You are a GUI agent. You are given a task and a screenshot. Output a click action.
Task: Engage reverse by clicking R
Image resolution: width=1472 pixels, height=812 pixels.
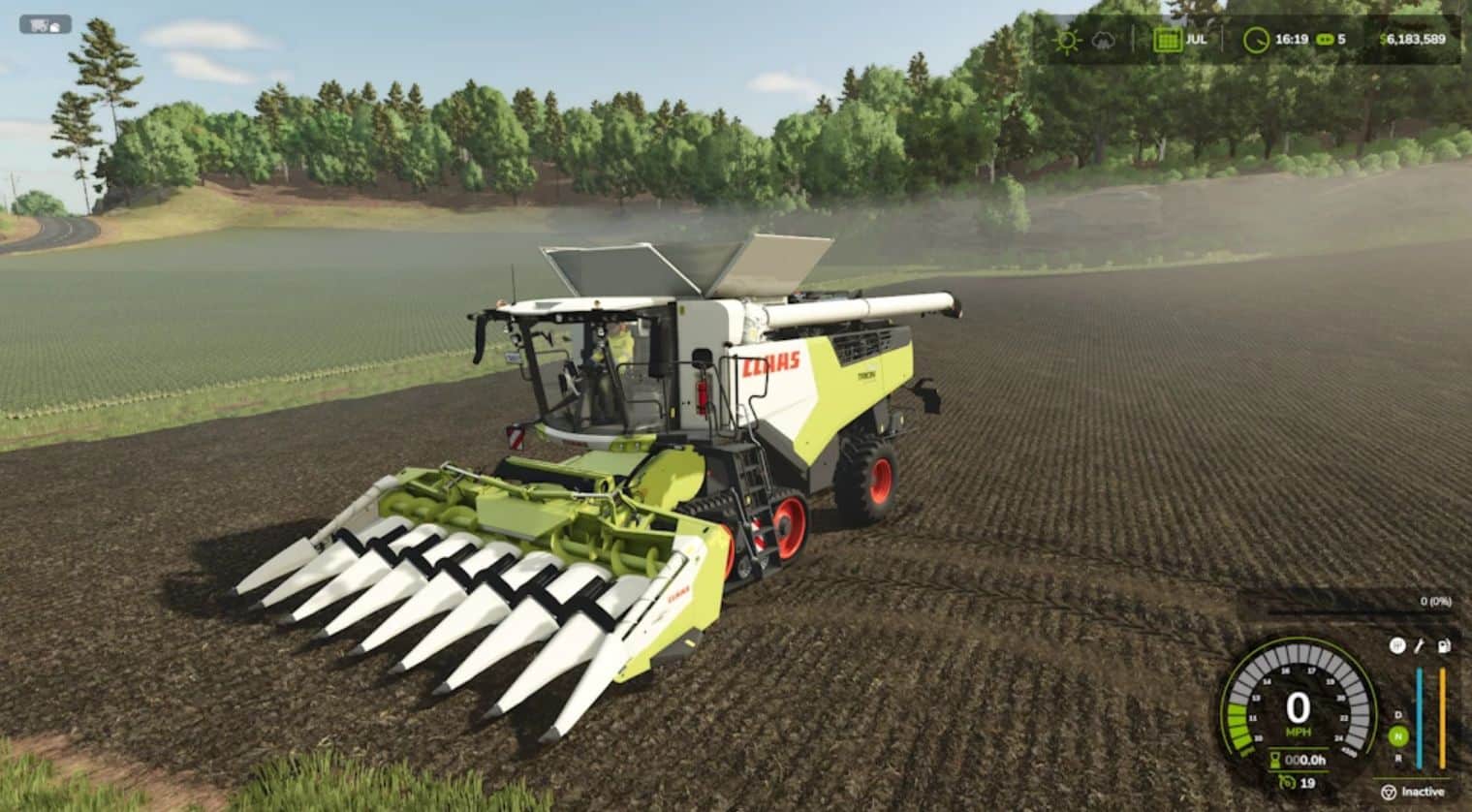1398,758
